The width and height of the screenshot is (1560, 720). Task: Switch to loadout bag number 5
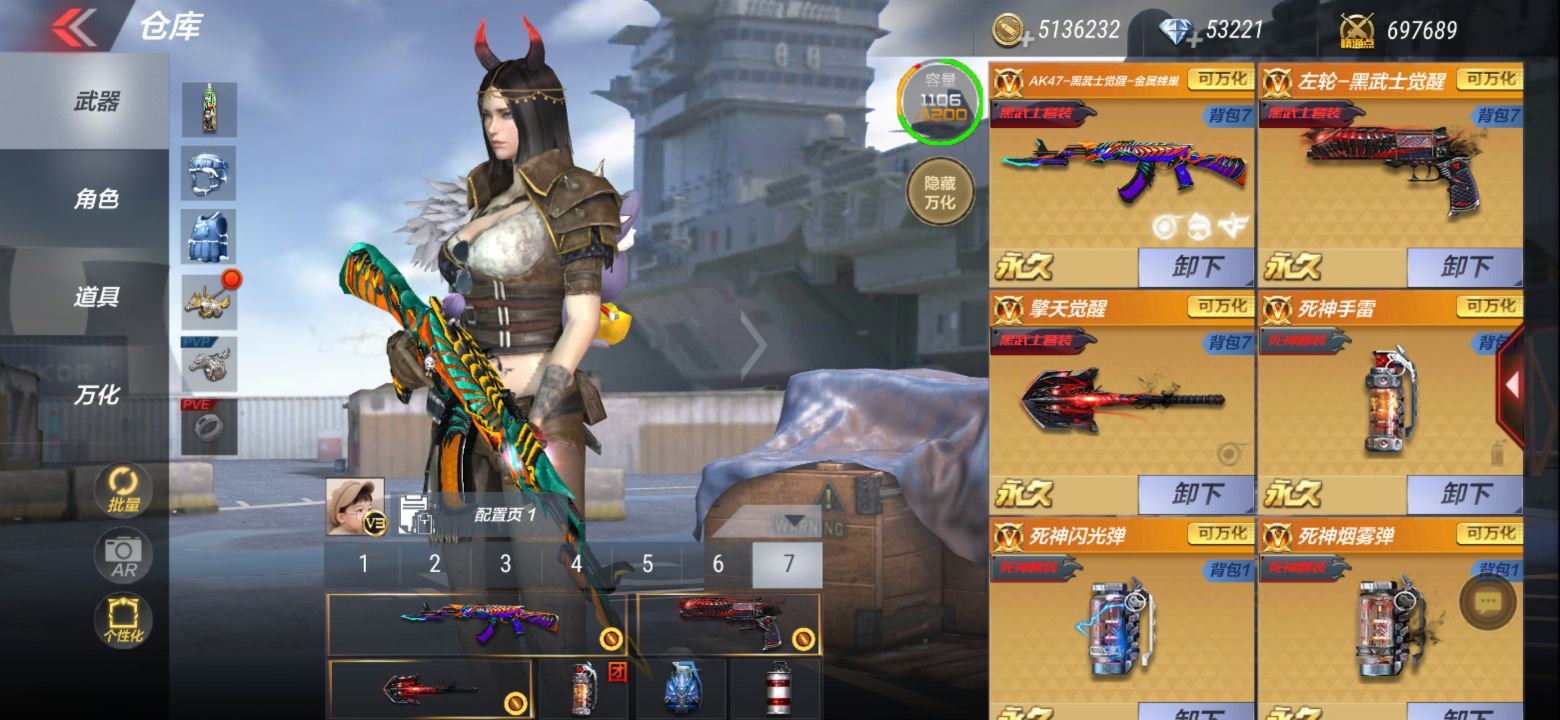pyautogui.click(x=647, y=564)
